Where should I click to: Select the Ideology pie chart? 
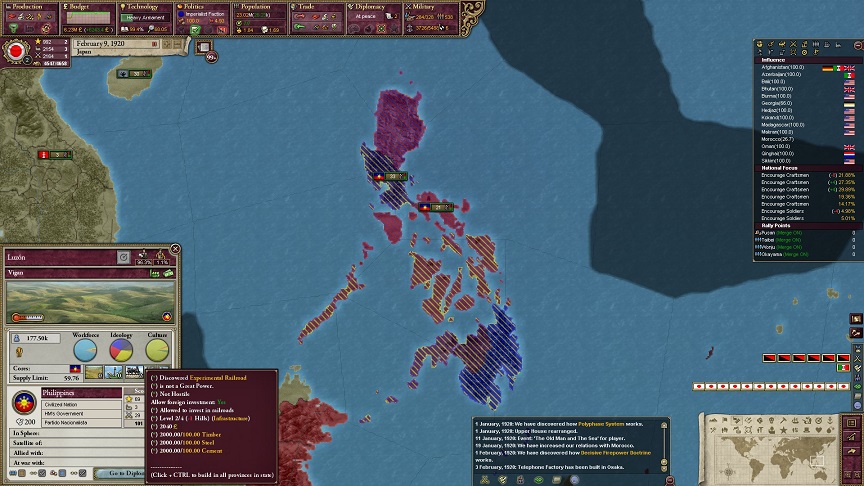coord(121,349)
